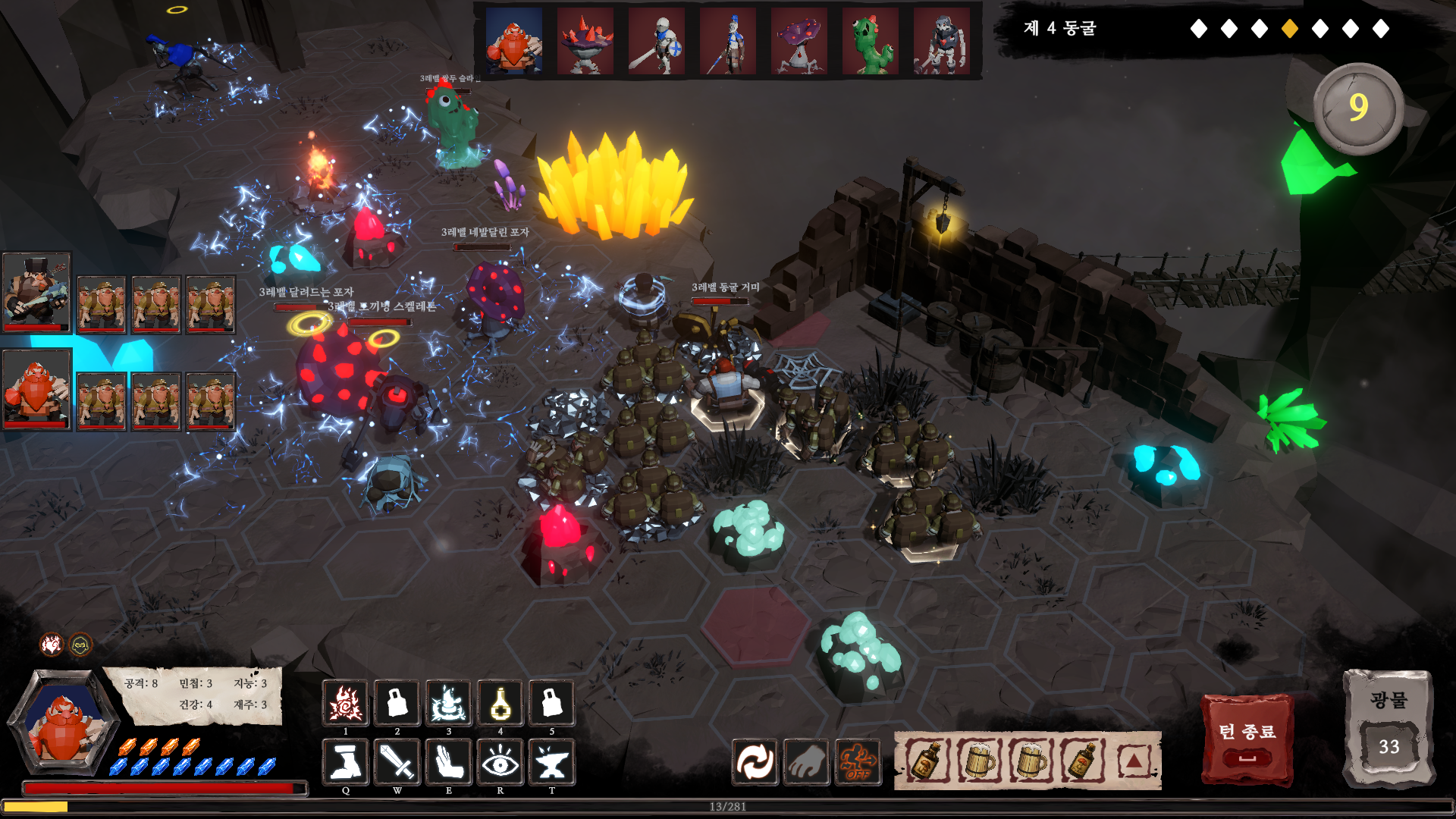Select the sword attack action

tap(397, 761)
